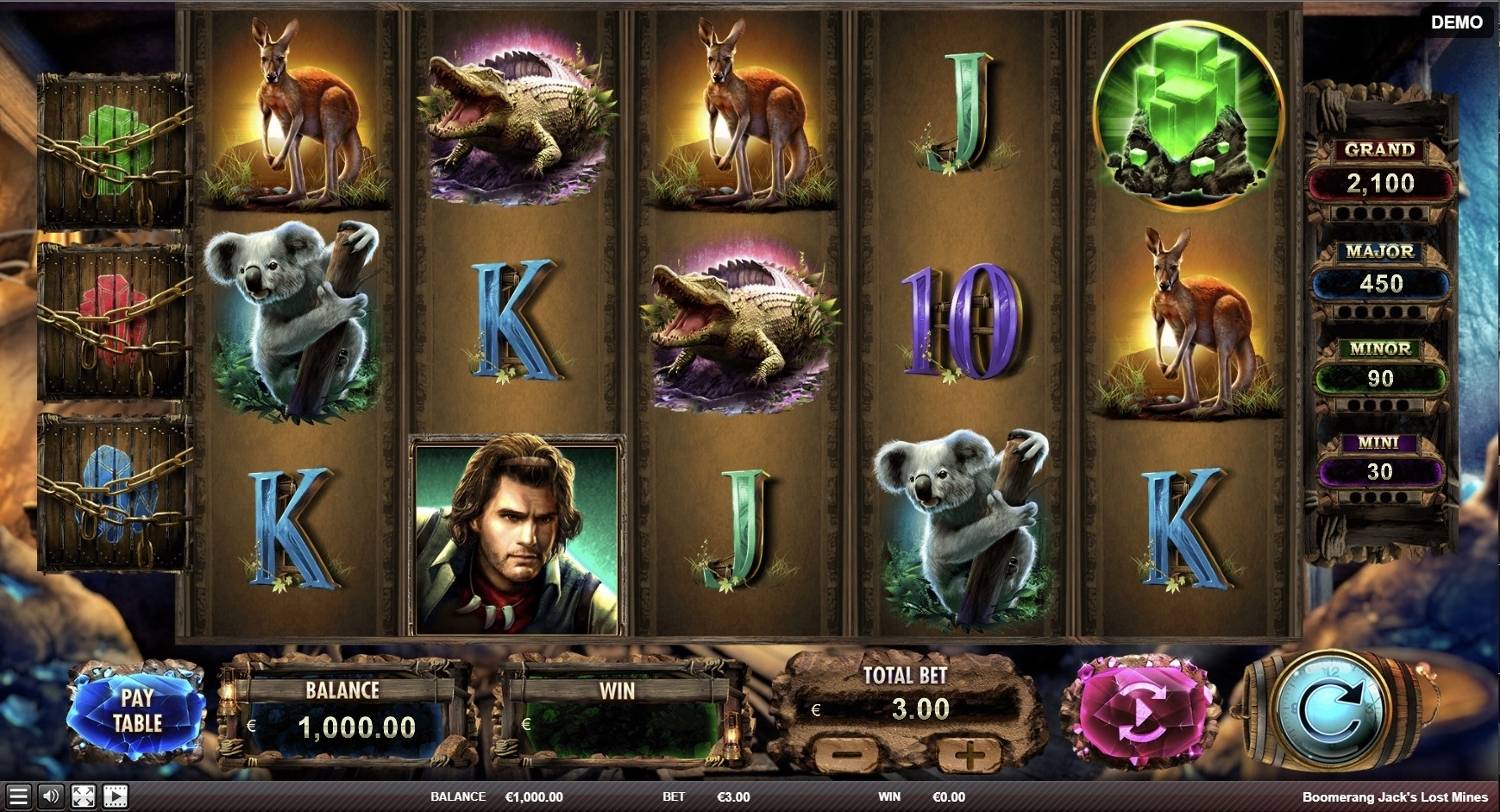This screenshot has height=812, width=1500.
Task: Open the hamburger game menu
Action: [x=17, y=797]
